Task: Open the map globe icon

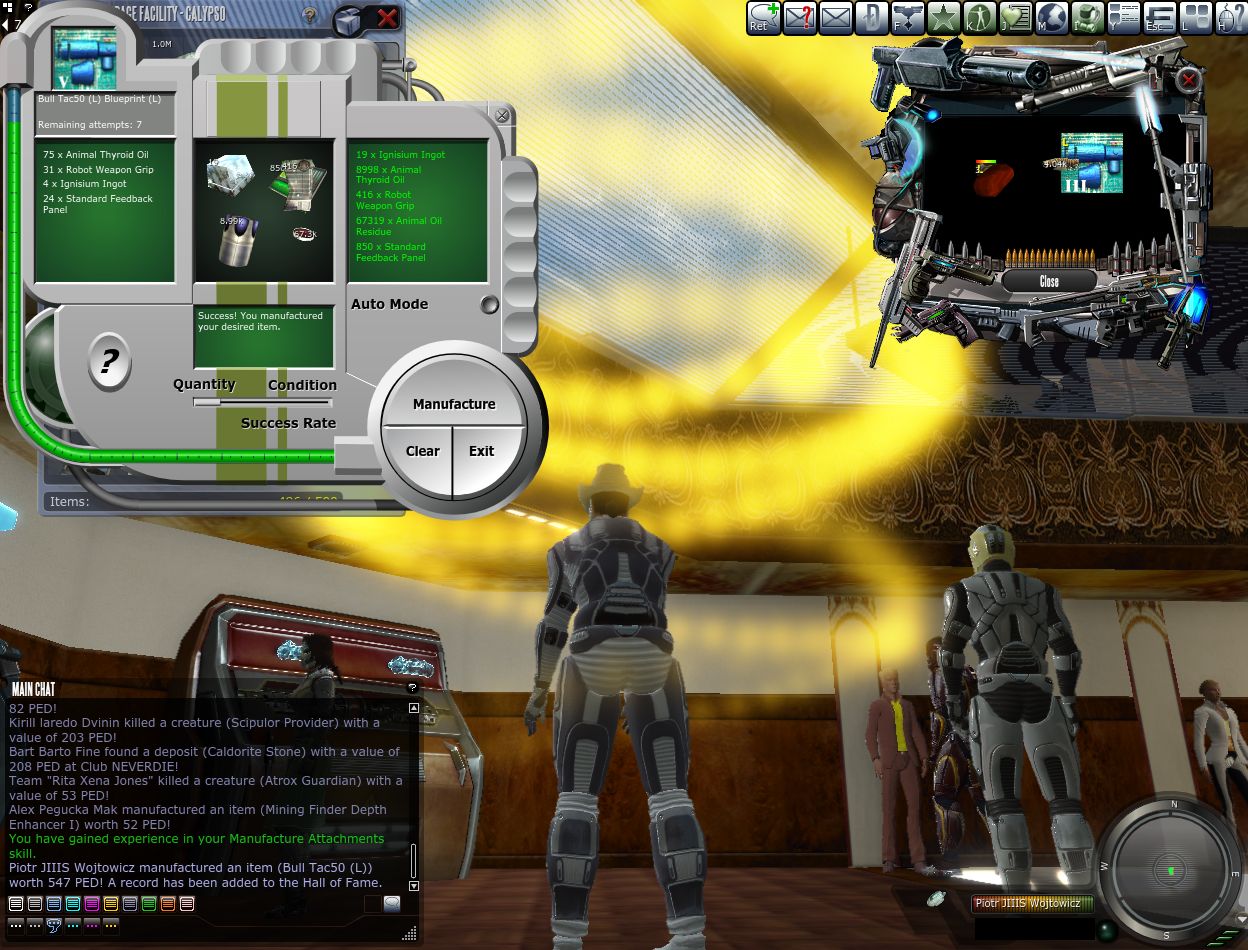Action: click(x=1051, y=18)
